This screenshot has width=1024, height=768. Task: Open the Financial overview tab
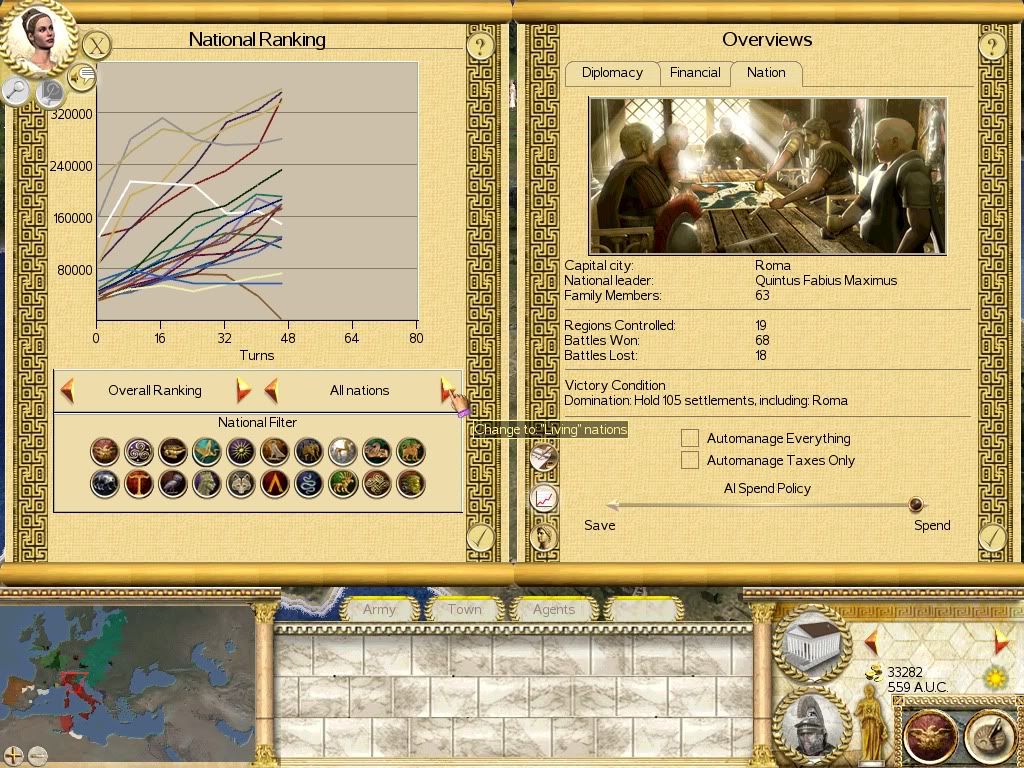pos(695,73)
